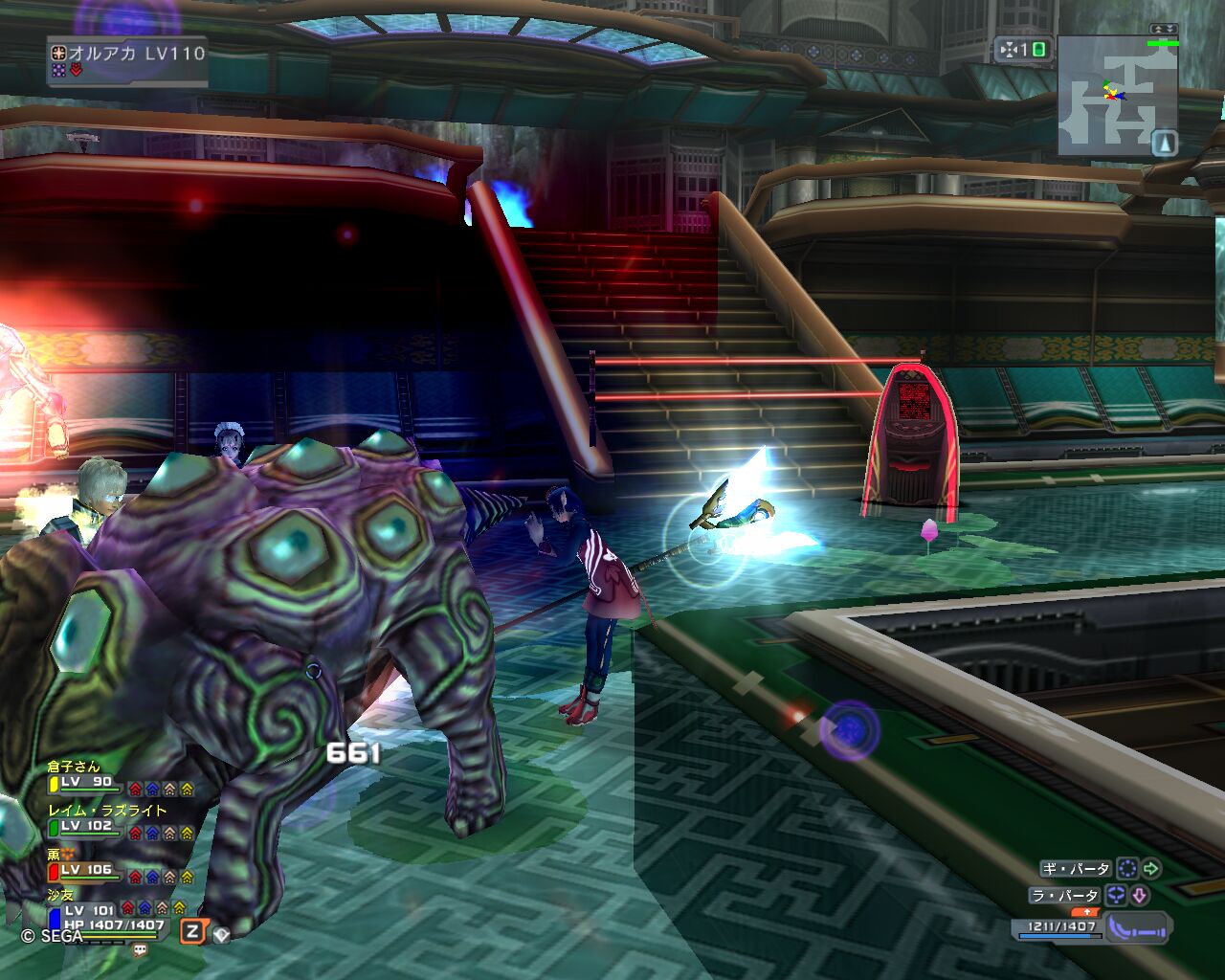Click the equipped rod weapon icon
Screen dimensions: 1225x980
[1137, 927]
